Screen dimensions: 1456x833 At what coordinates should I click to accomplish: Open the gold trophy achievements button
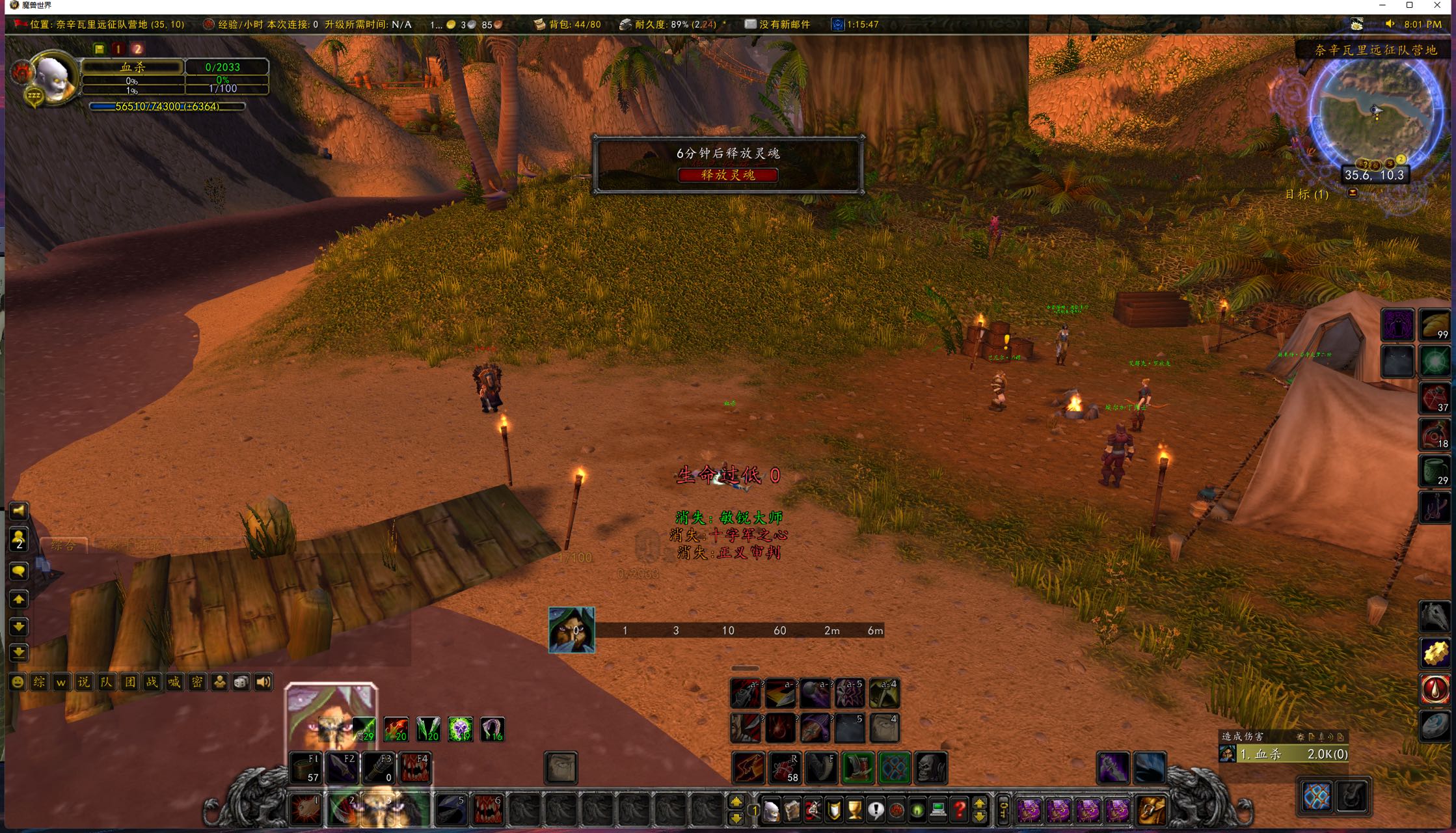pyautogui.click(x=855, y=810)
